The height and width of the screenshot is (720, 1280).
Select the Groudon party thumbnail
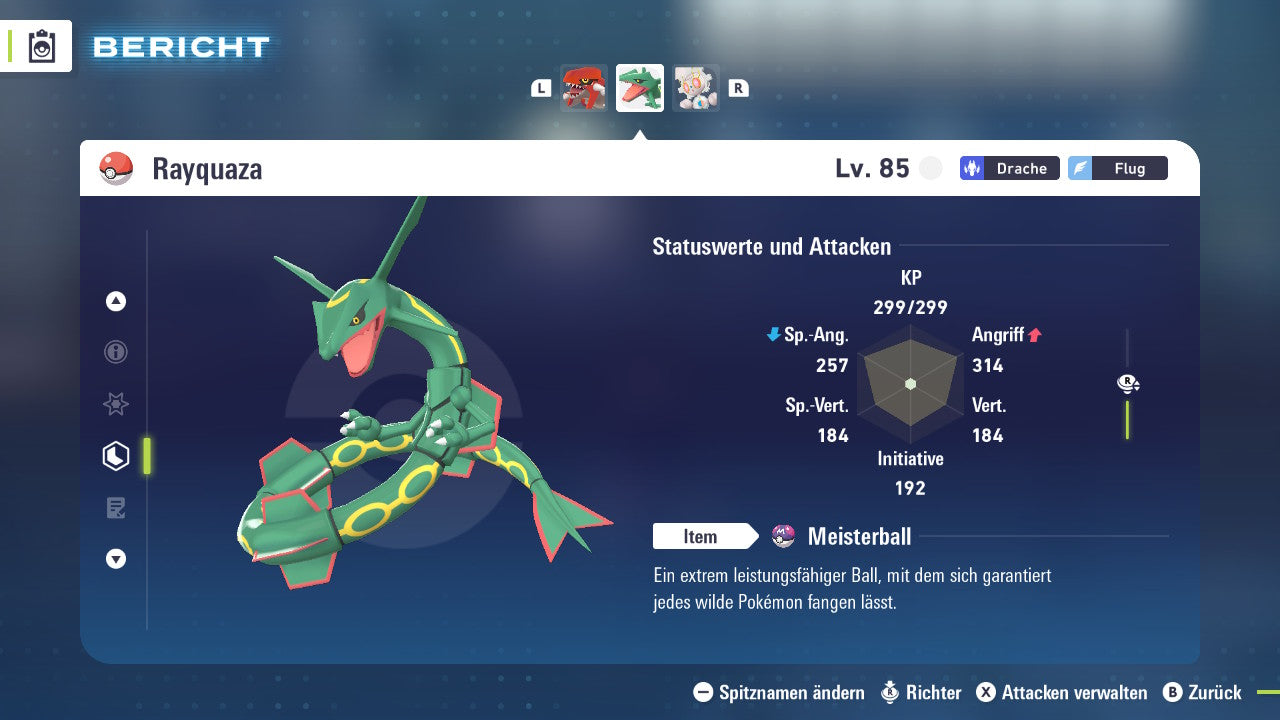click(x=584, y=88)
